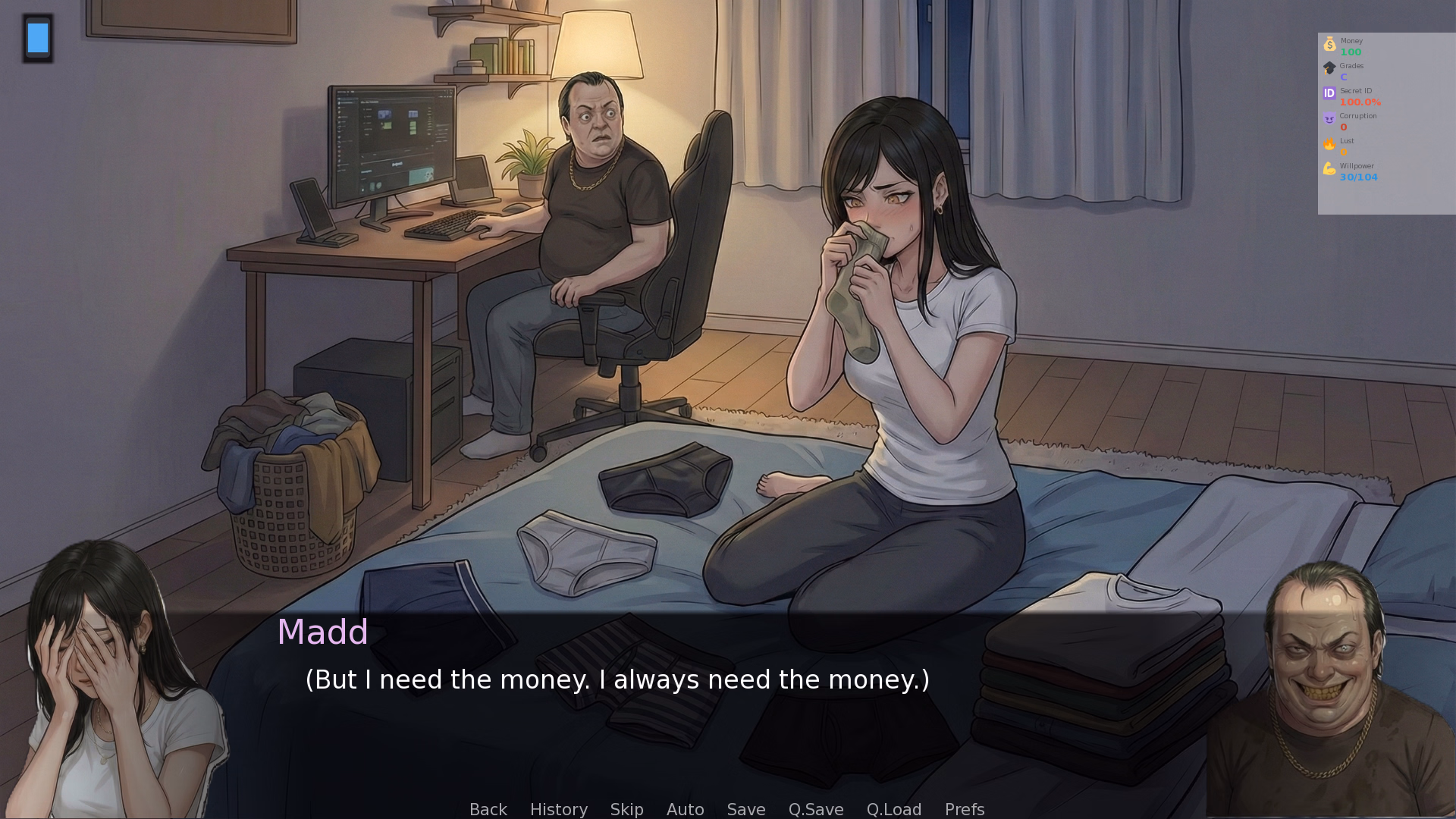Click the Secret ID badge icon

coord(1329,93)
